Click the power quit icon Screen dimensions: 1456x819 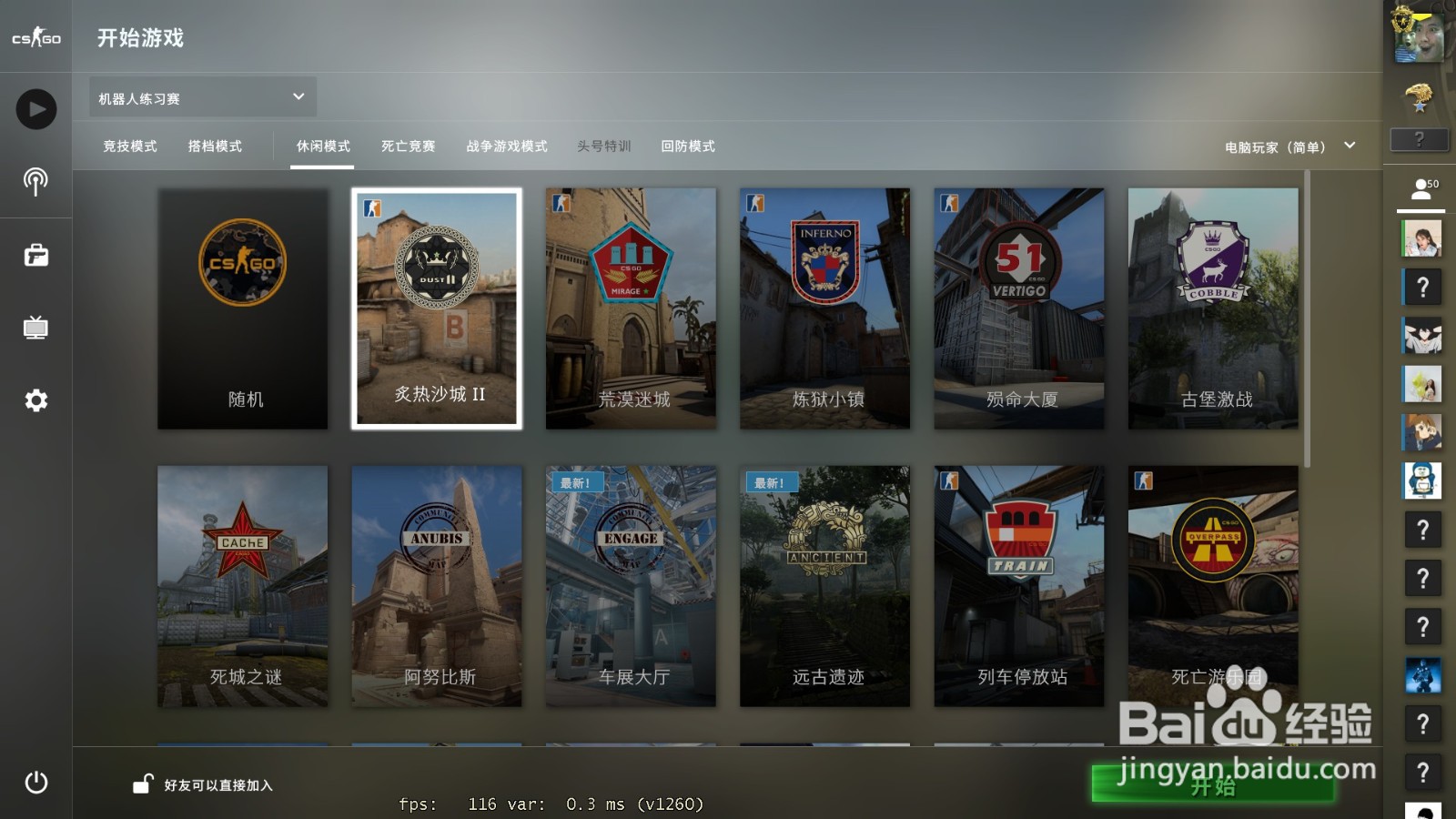coord(35,781)
